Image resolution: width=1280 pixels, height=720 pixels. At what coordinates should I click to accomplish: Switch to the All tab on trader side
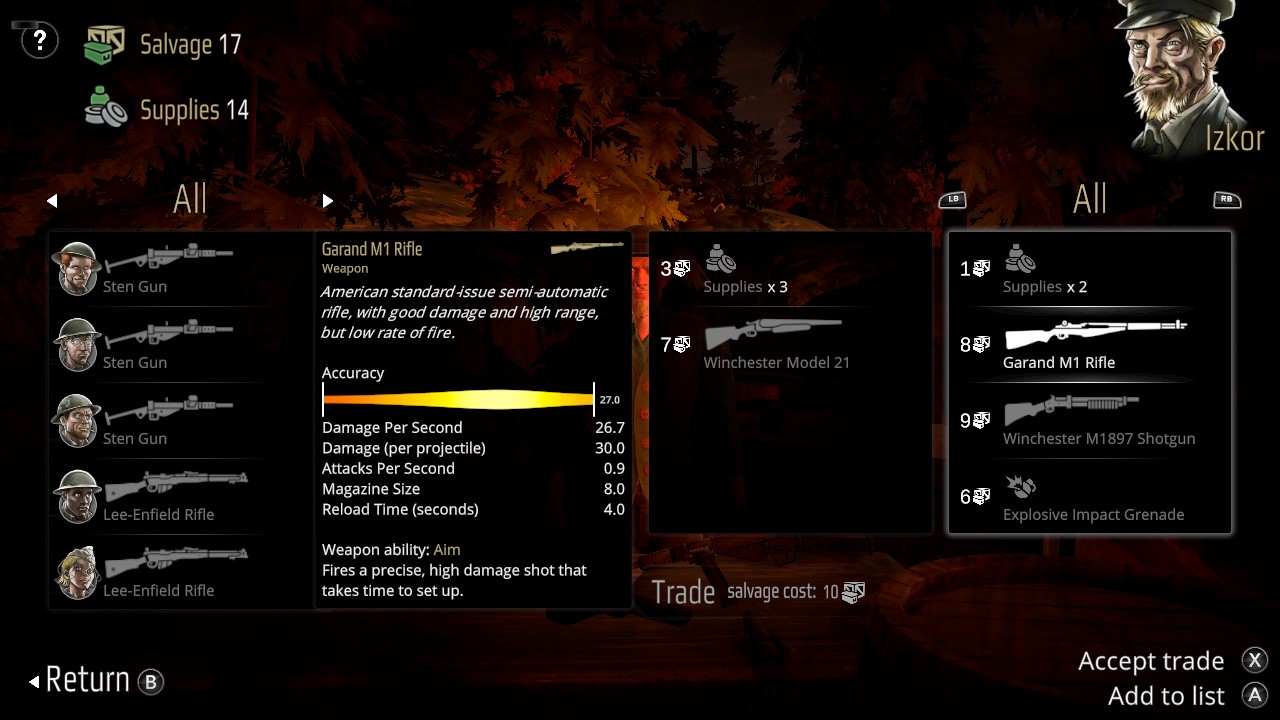(1090, 199)
